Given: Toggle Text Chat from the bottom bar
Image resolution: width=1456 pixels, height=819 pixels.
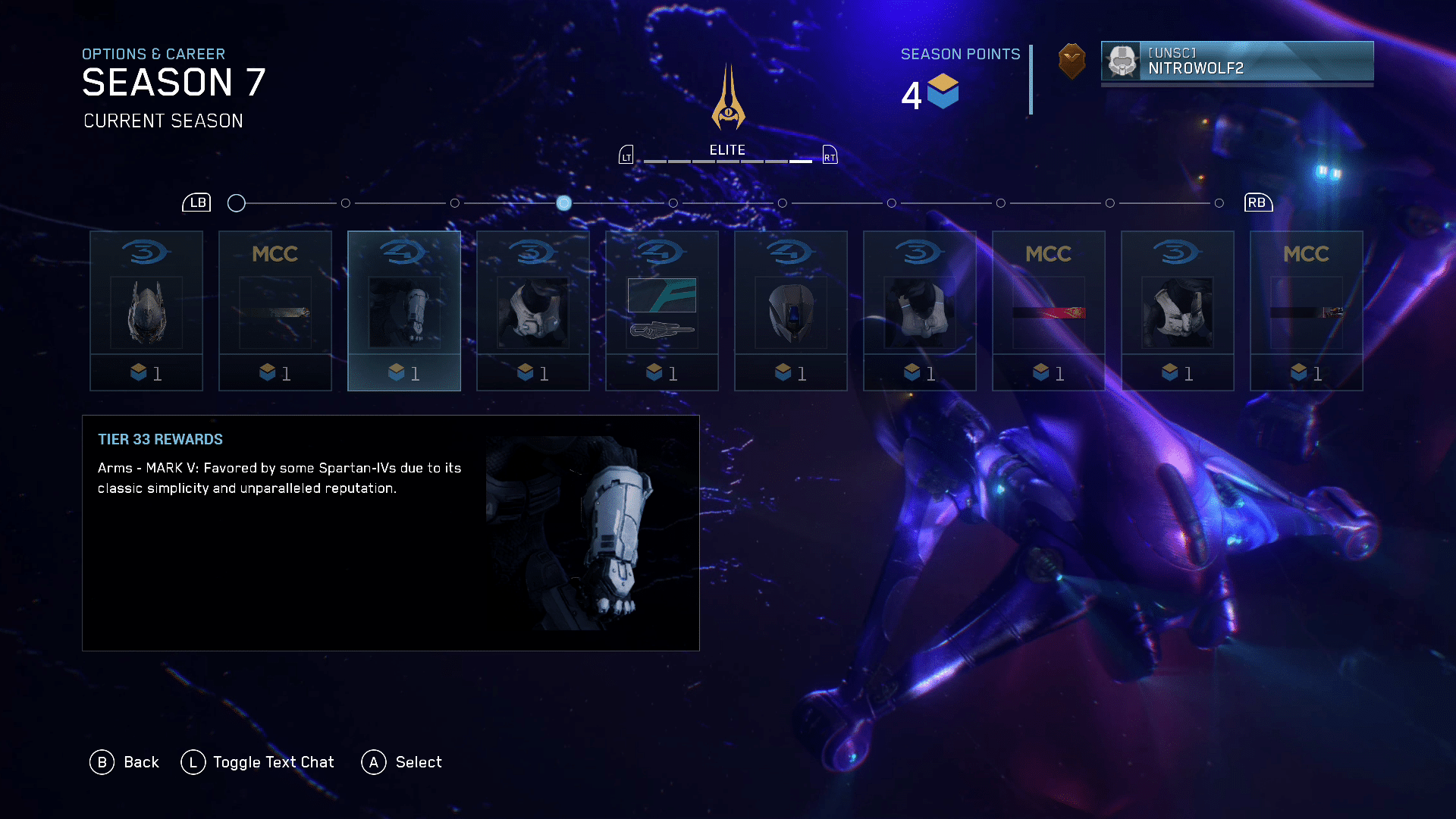Looking at the screenshot, I should pyautogui.click(x=258, y=762).
